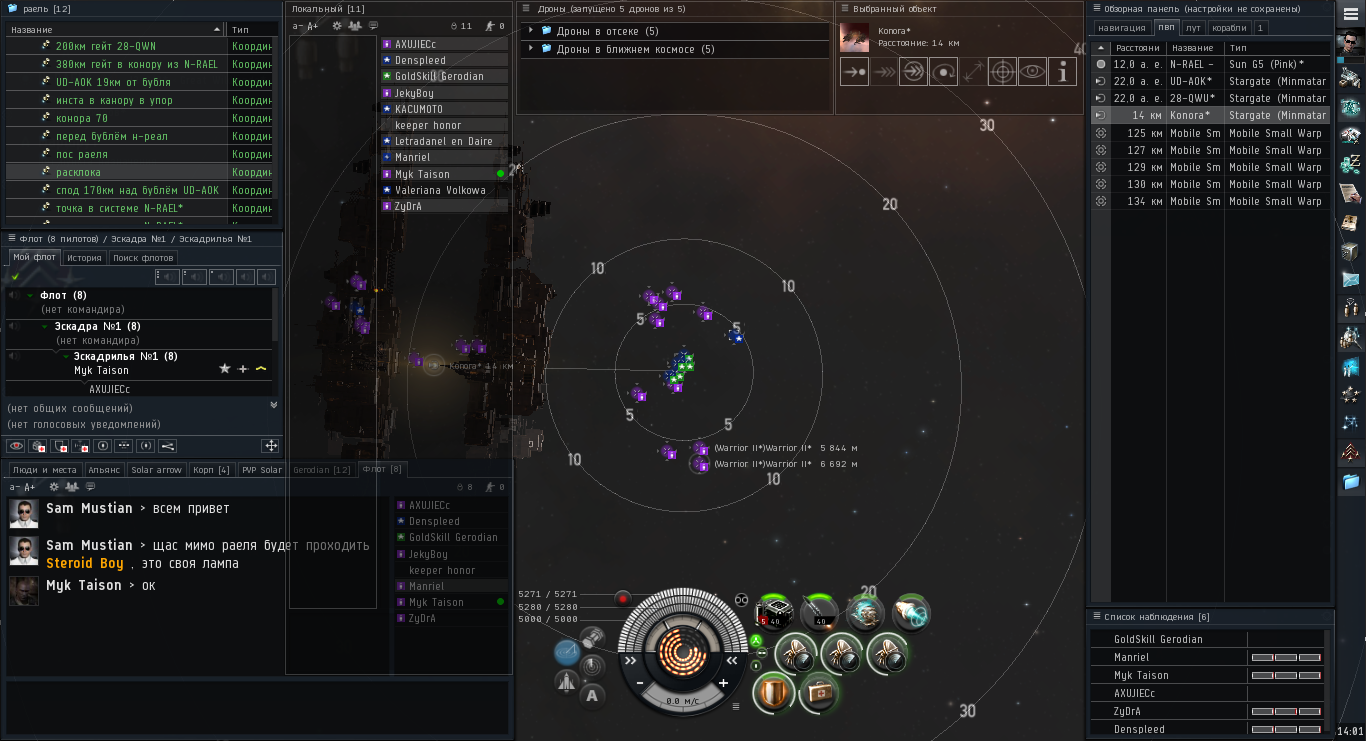
Task: Switch to the 'лут' overview tab
Action: tap(1194, 28)
